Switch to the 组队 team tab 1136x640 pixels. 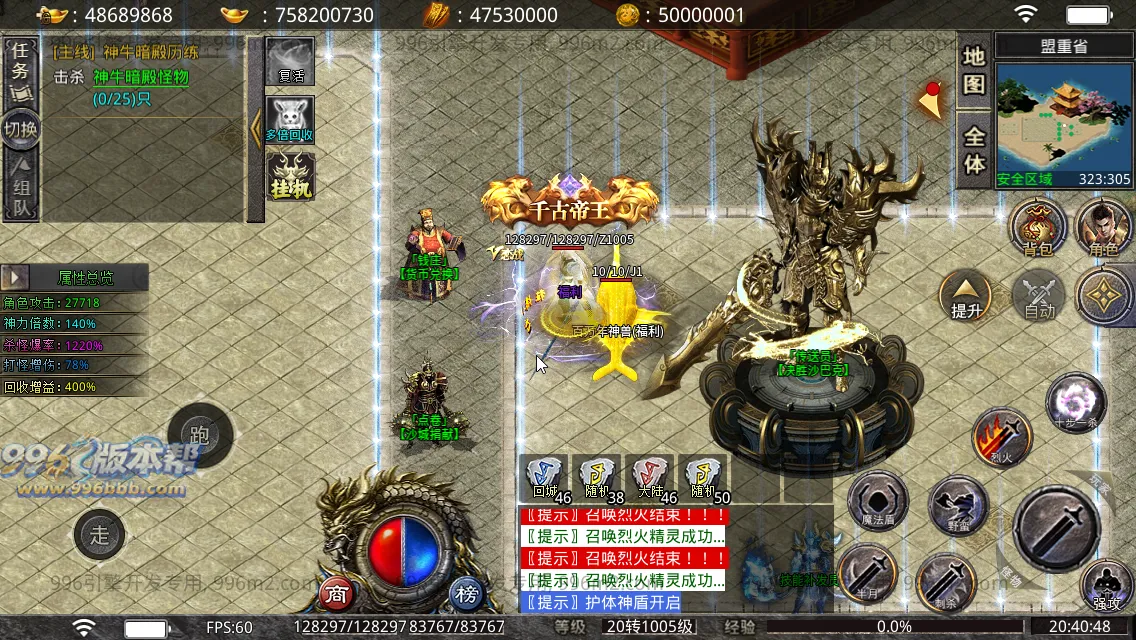pyautogui.click(x=20, y=193)
